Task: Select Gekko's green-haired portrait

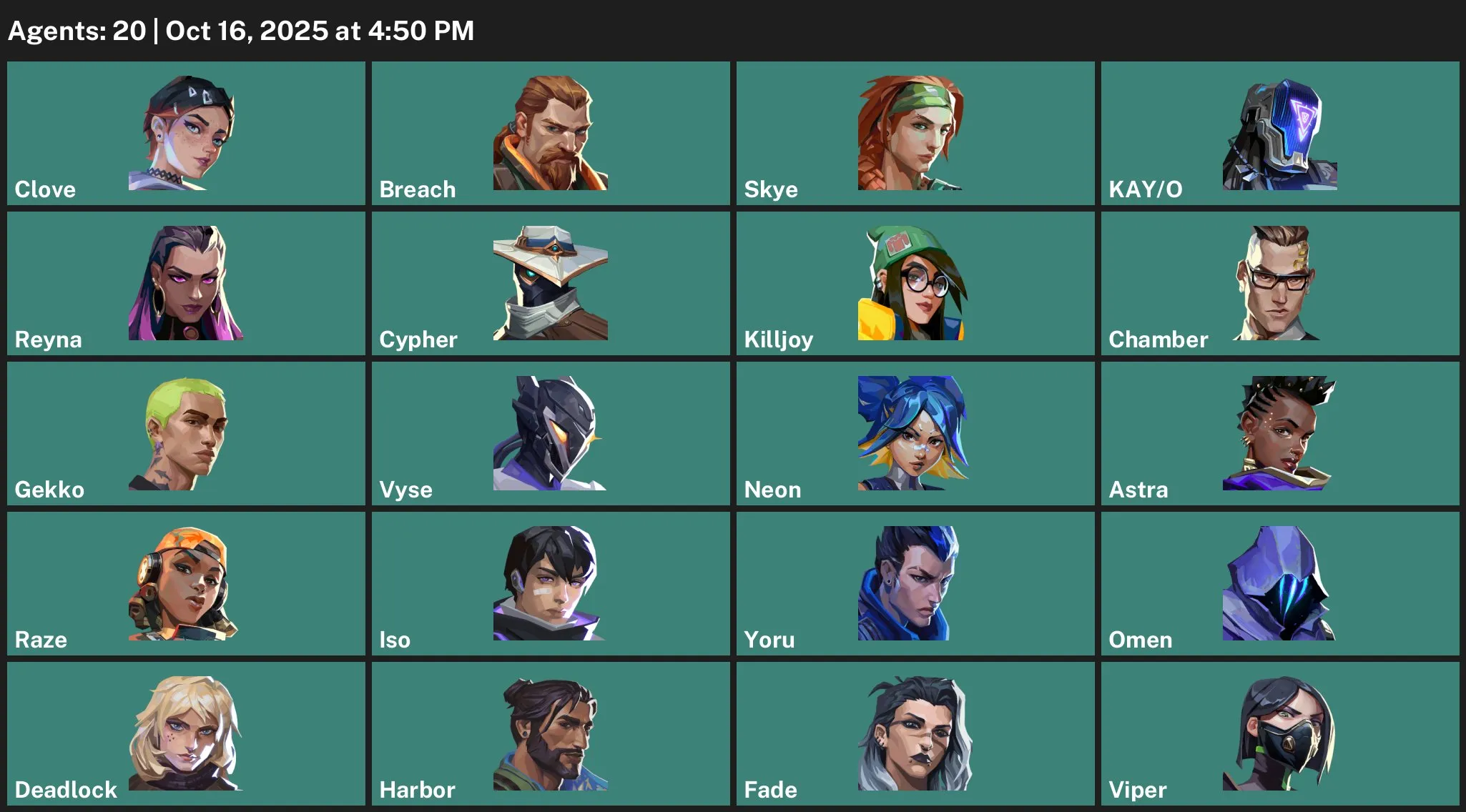Action: click(x=187, y=434)
